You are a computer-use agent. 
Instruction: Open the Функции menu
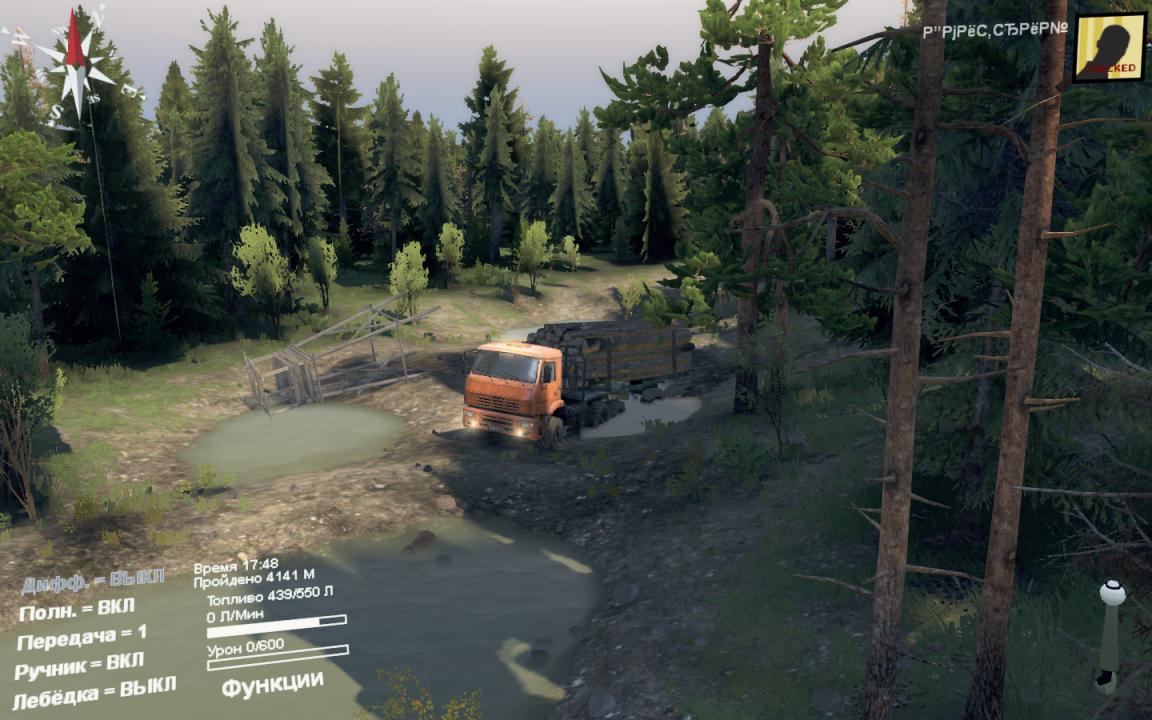tap(272, 685)
